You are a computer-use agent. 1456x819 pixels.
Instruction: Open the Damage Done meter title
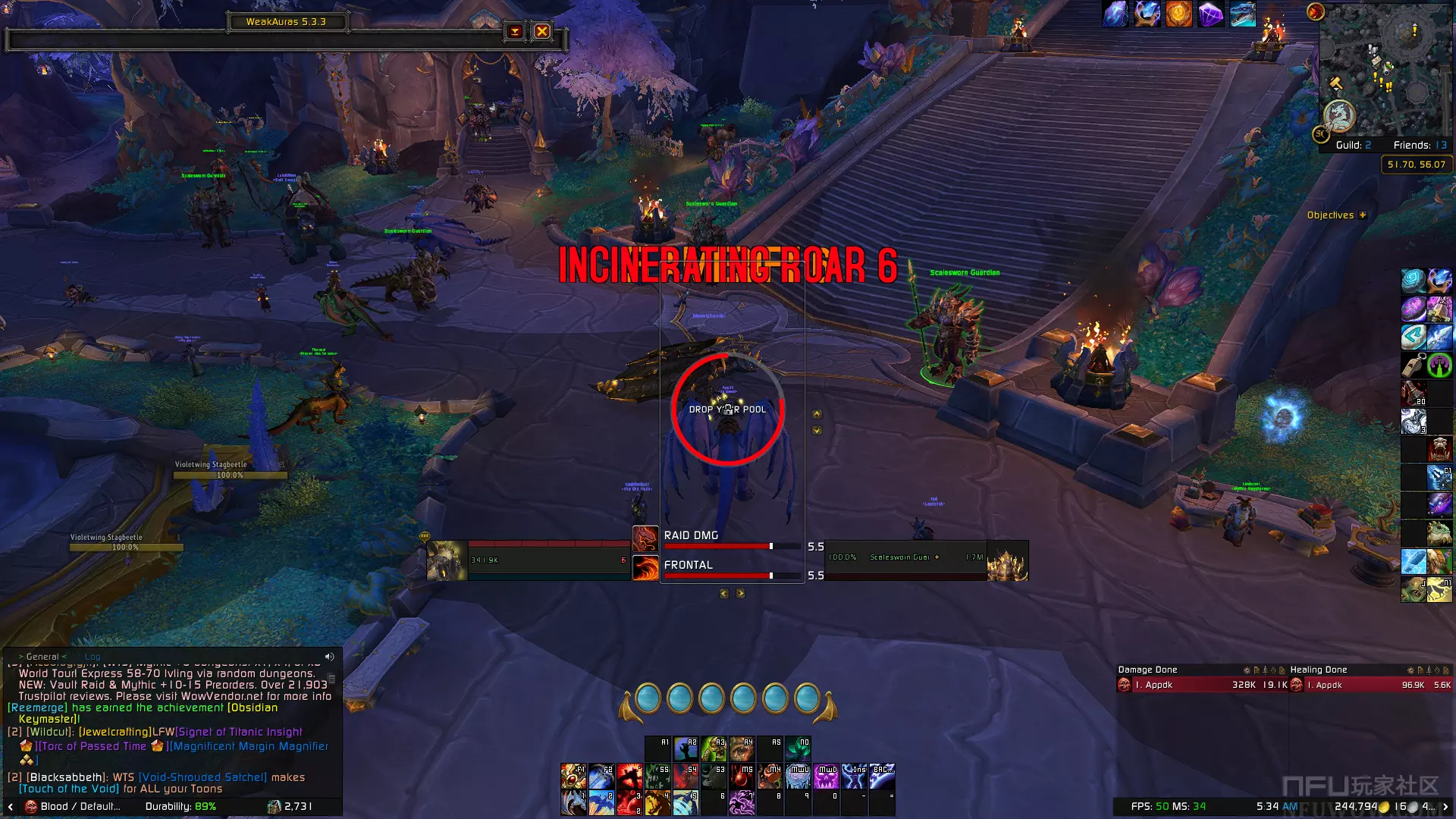click(x=1147, y=670)
